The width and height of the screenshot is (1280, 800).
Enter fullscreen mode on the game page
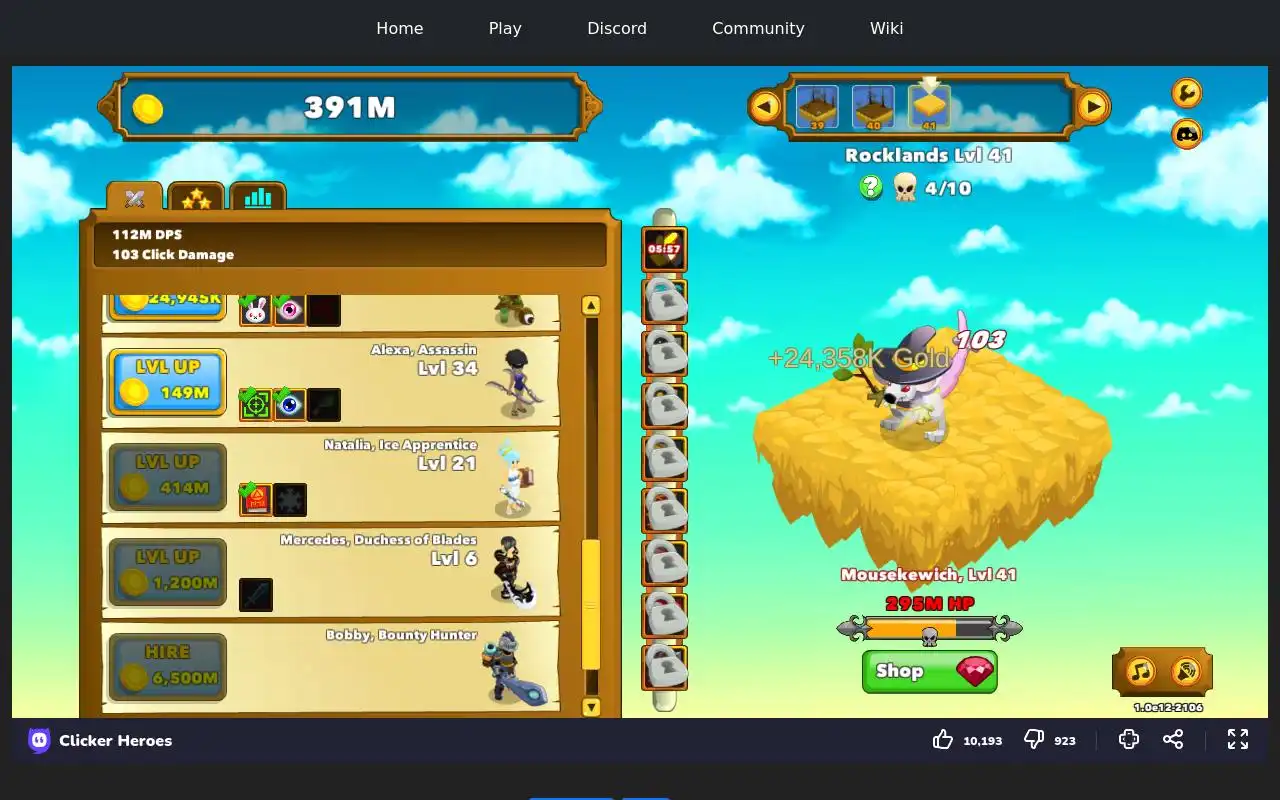(x=1238, y=739)
